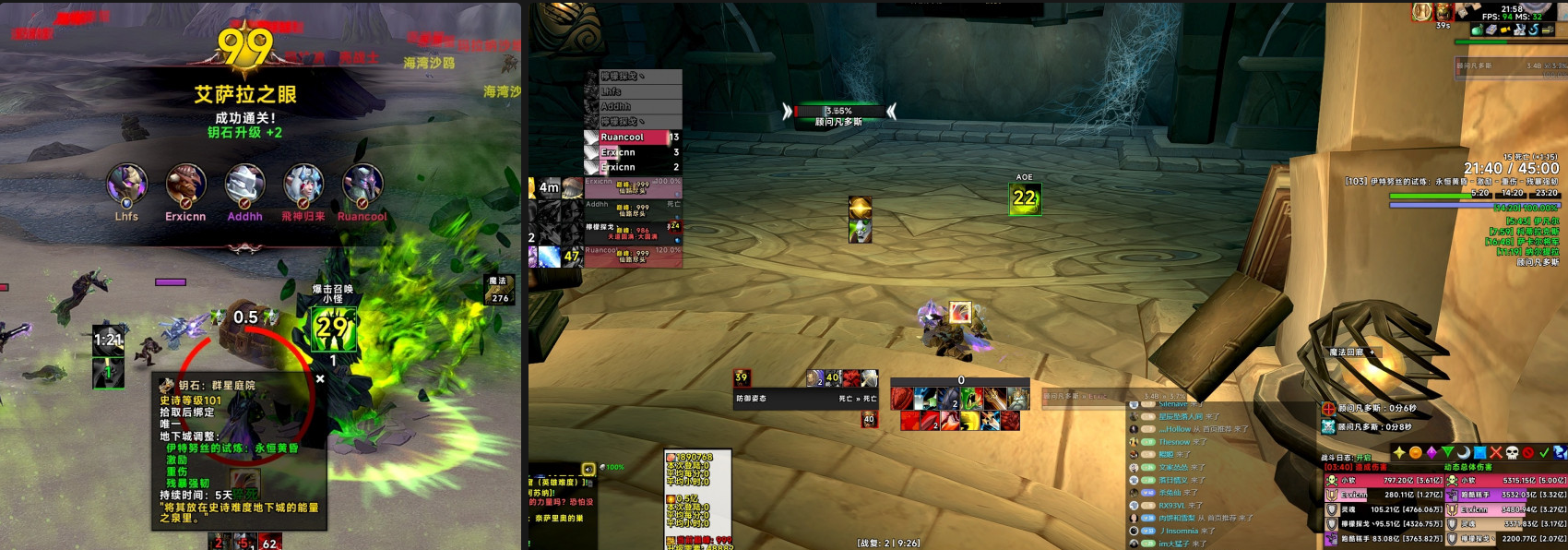Screen dimensions: 1568x550
Task: Choose the white skull raid marker
Action: coord(1512,452)
